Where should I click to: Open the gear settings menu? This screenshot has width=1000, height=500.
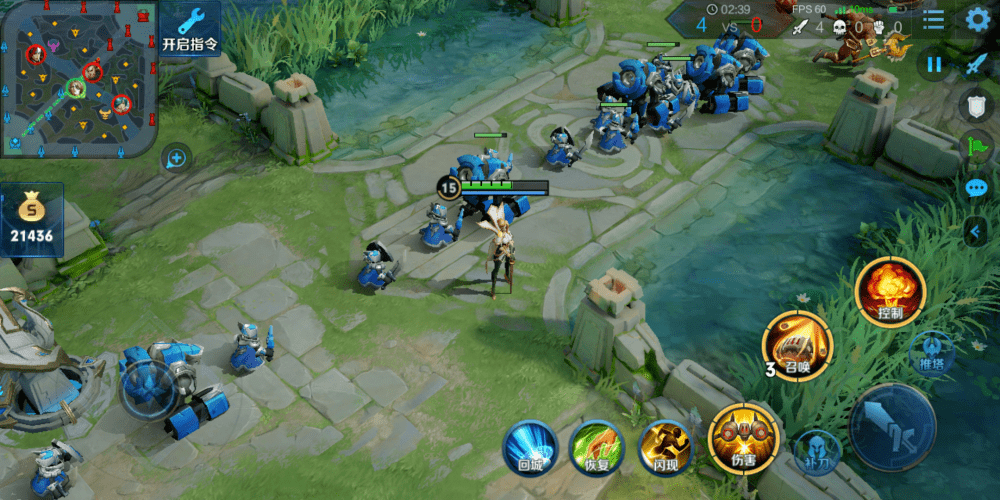[977, 20]
